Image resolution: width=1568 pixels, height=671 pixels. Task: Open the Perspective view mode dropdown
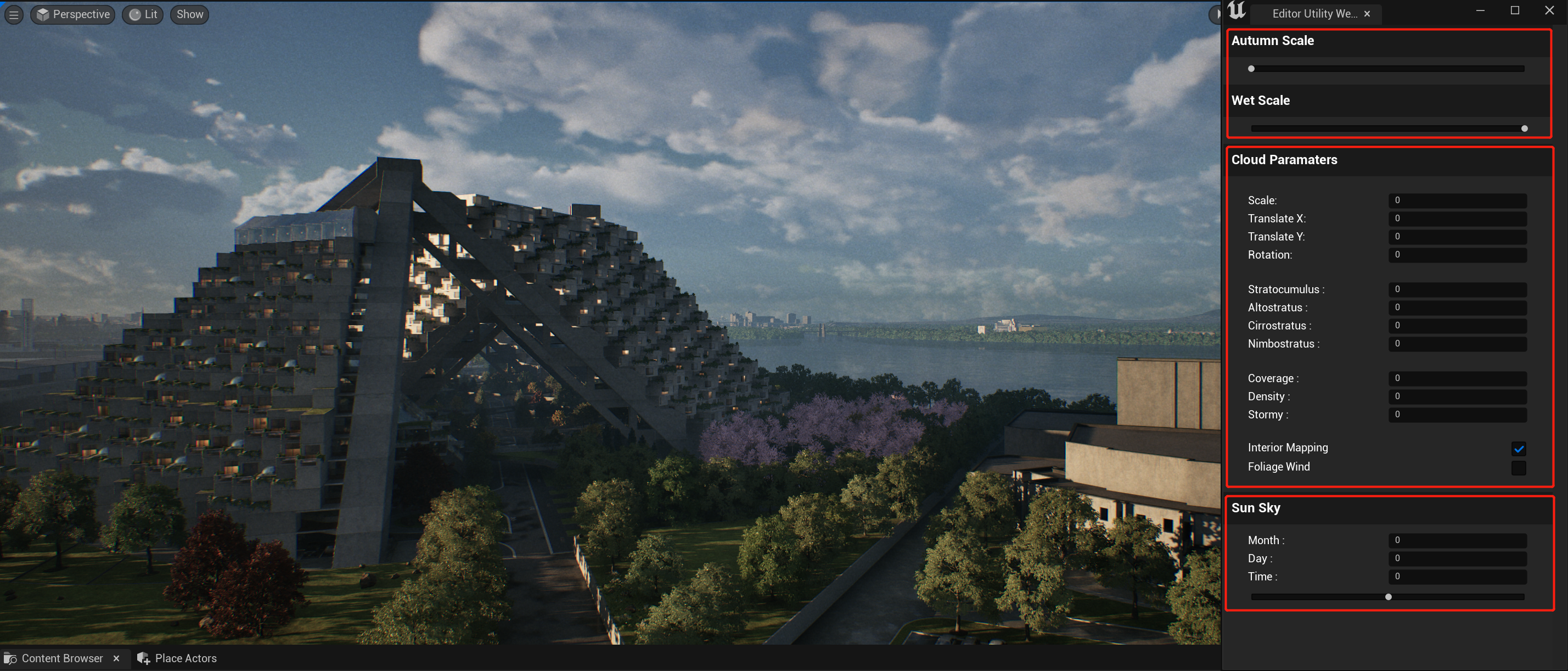click(73, 15)
